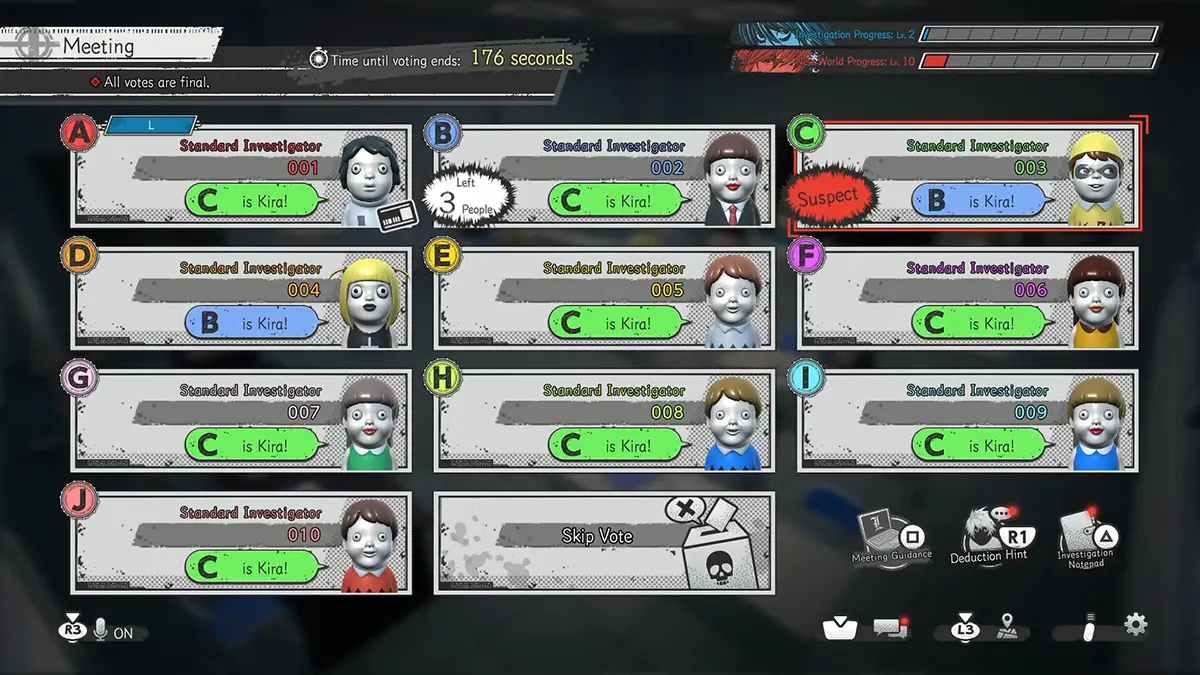Vote for Standard Investigator 001 card
The image size is (1200, 675).
[x=240, y=175]
